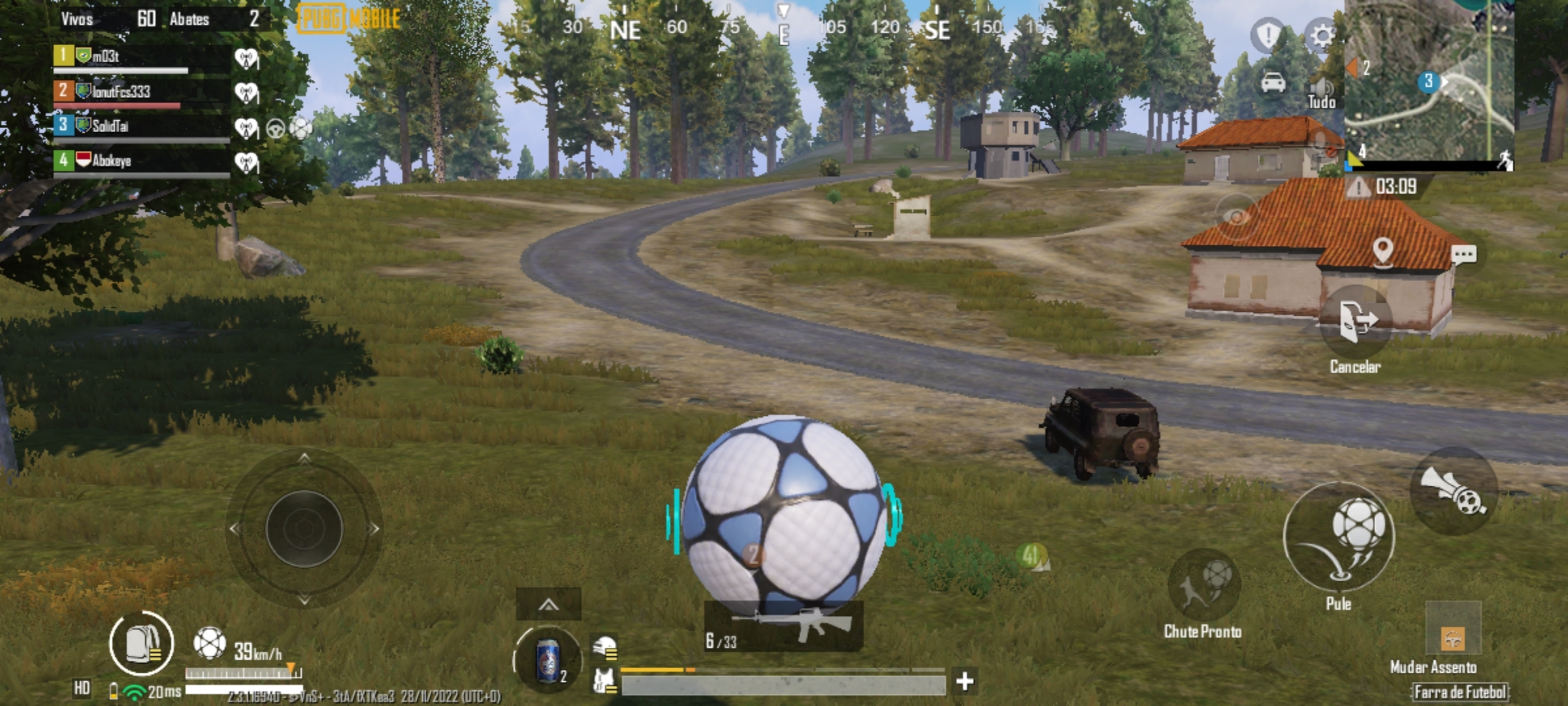
Task: Open the chat message bubble icon
Action: click(x=1465, y=252)
